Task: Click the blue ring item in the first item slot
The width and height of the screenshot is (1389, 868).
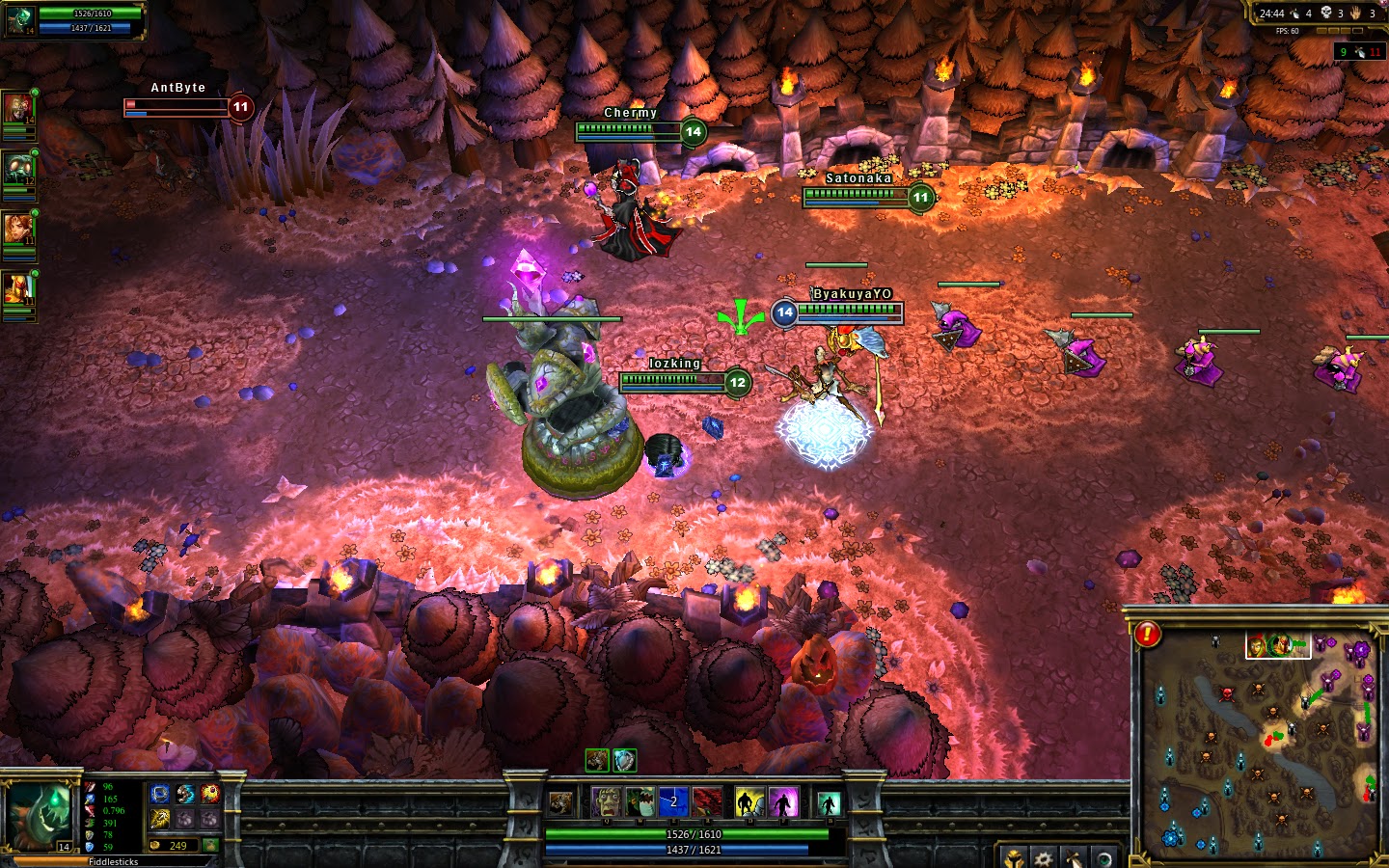Action: click(160, 794)
